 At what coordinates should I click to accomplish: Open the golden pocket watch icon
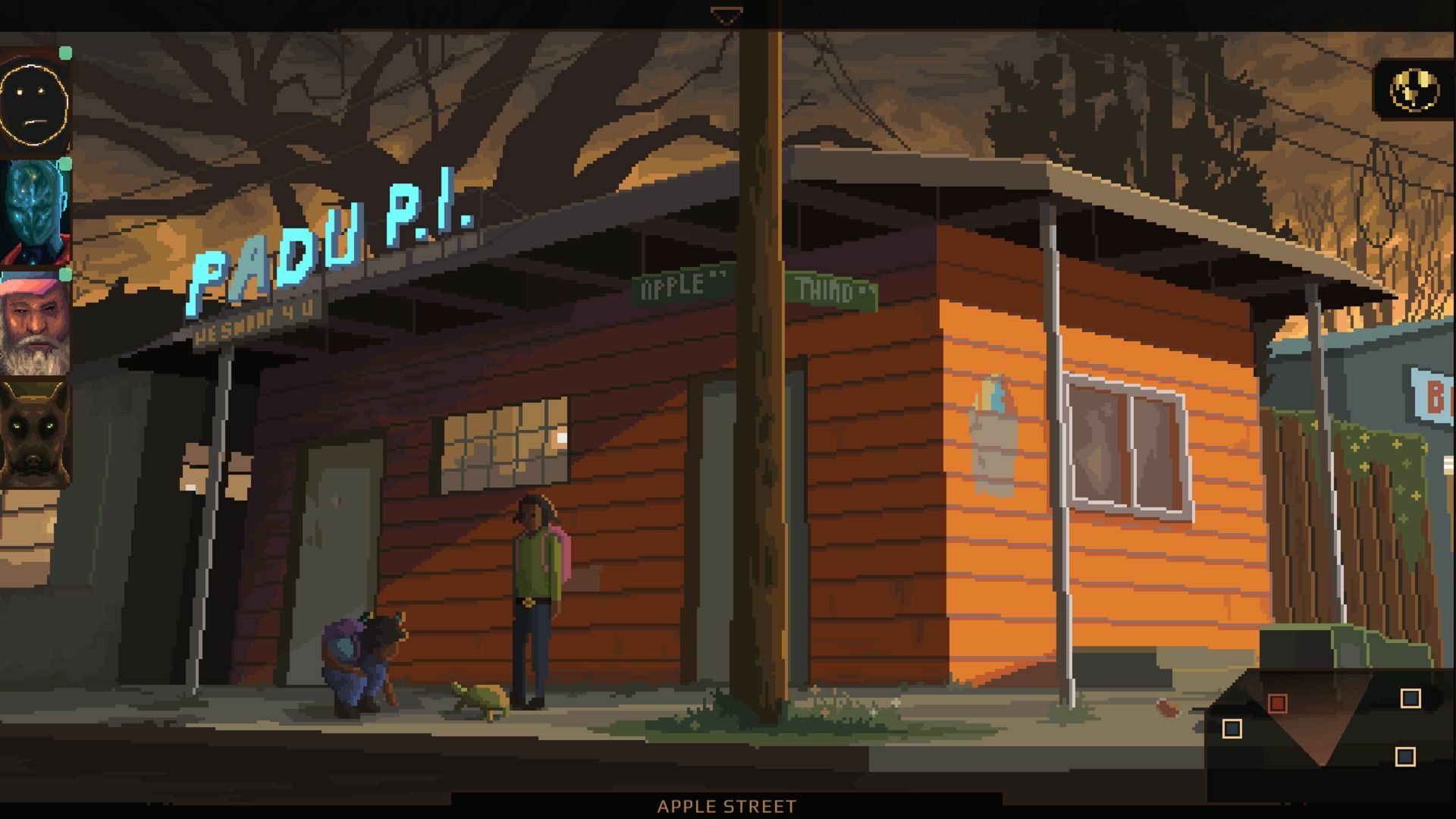[1413, 91]
